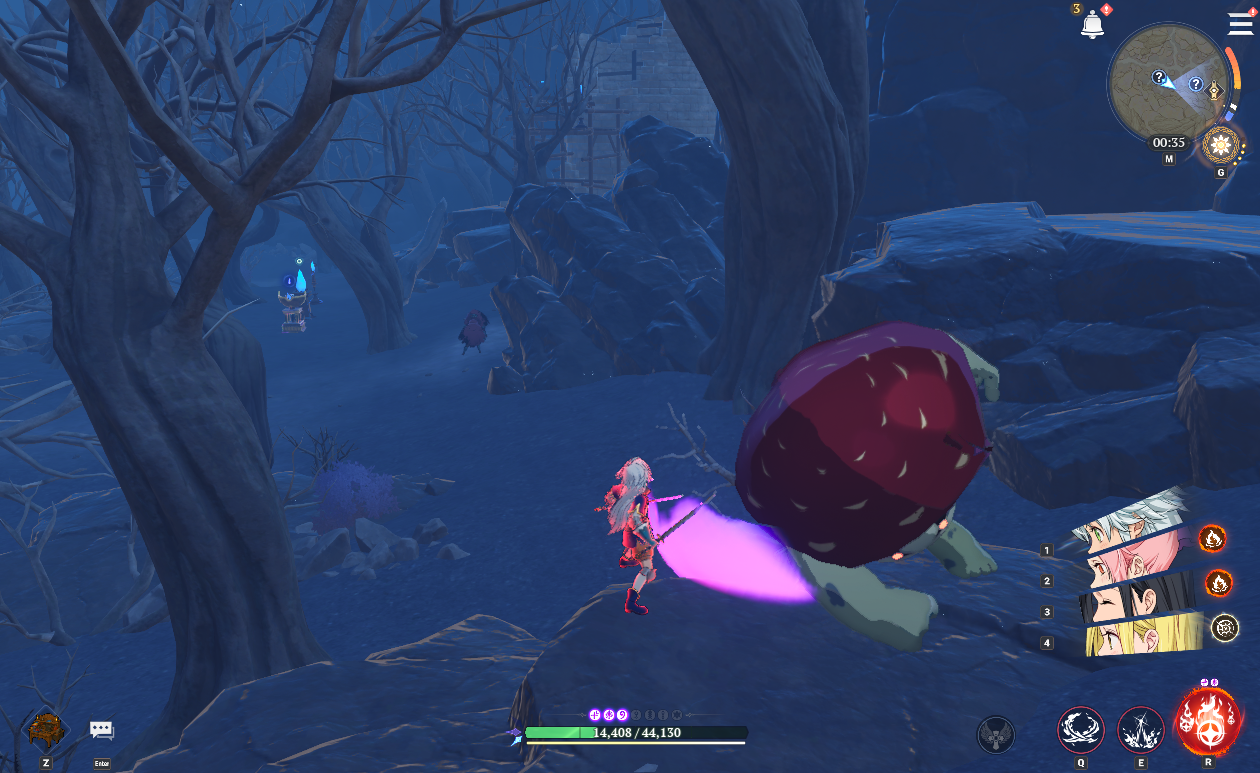
Task: Open the chat speech bubble
Action: (x=102, y=730)
